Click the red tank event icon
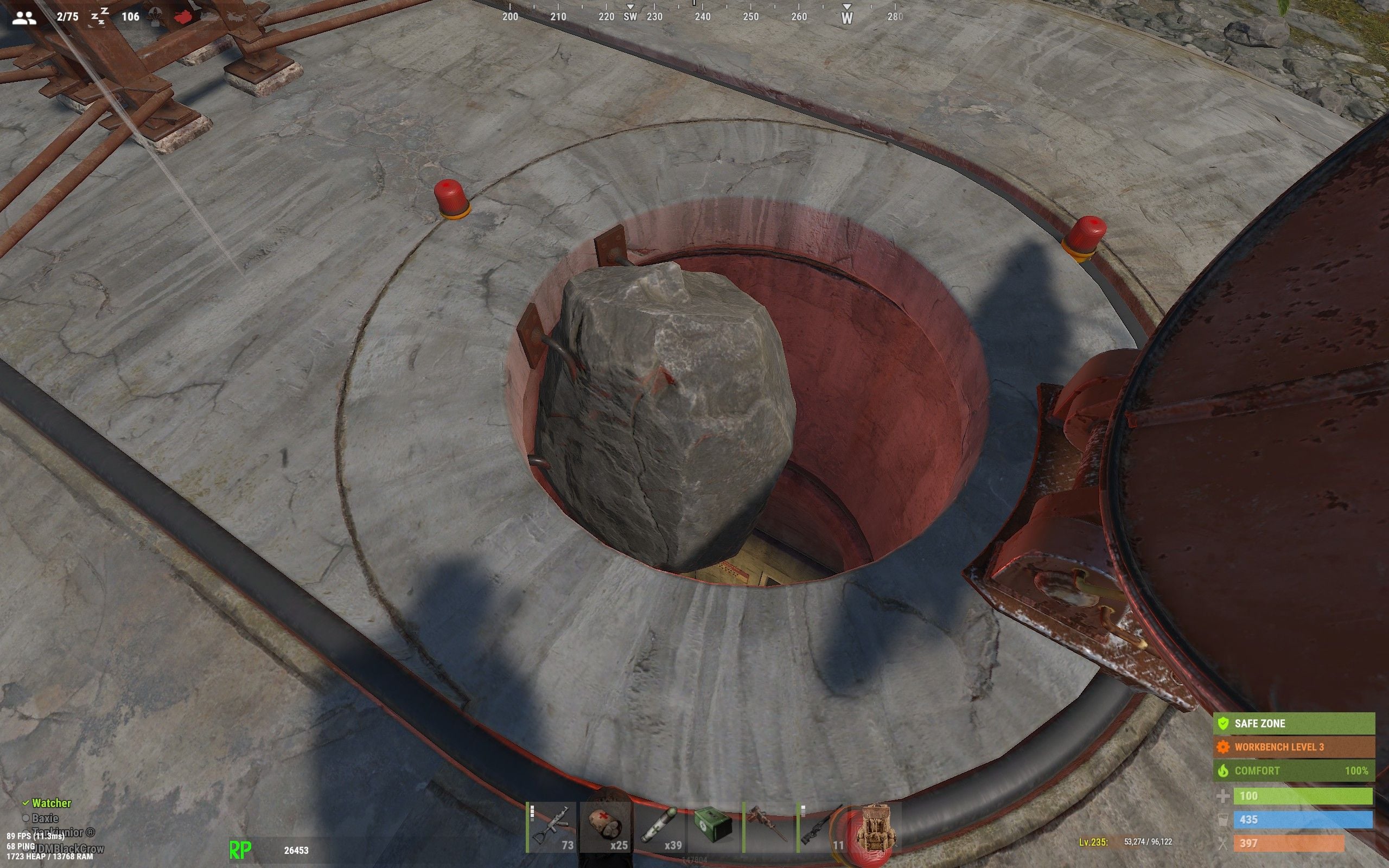Viewport: 1389px width, 868px height. (185, 17)
